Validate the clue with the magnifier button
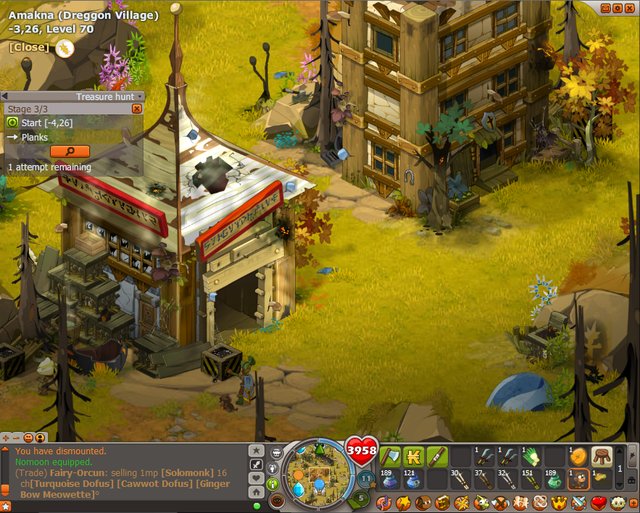Screen dimensions: 640x513 click(x=69, y=151)
